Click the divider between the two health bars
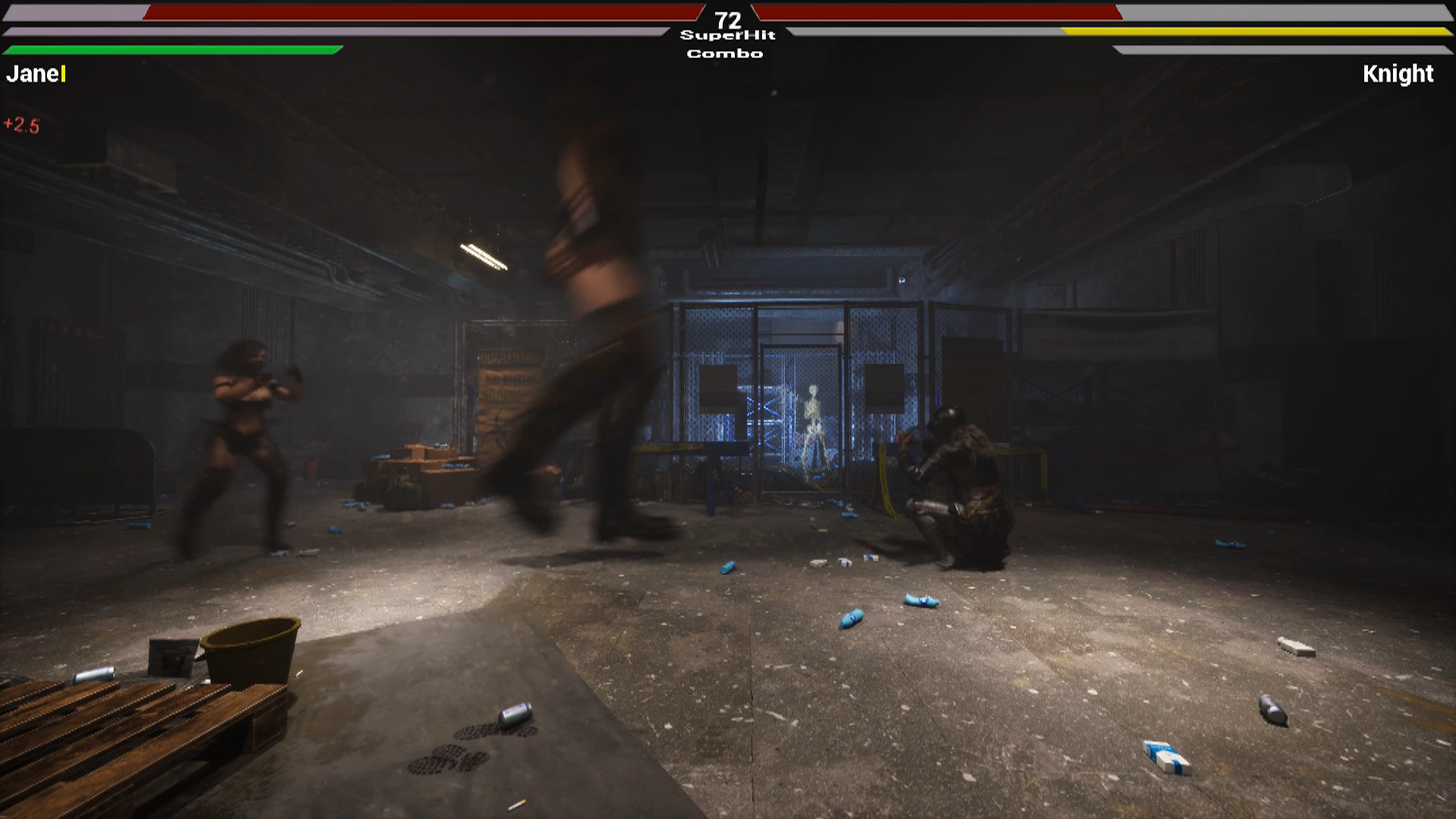Screen dimensions: 1456x819 728,8
